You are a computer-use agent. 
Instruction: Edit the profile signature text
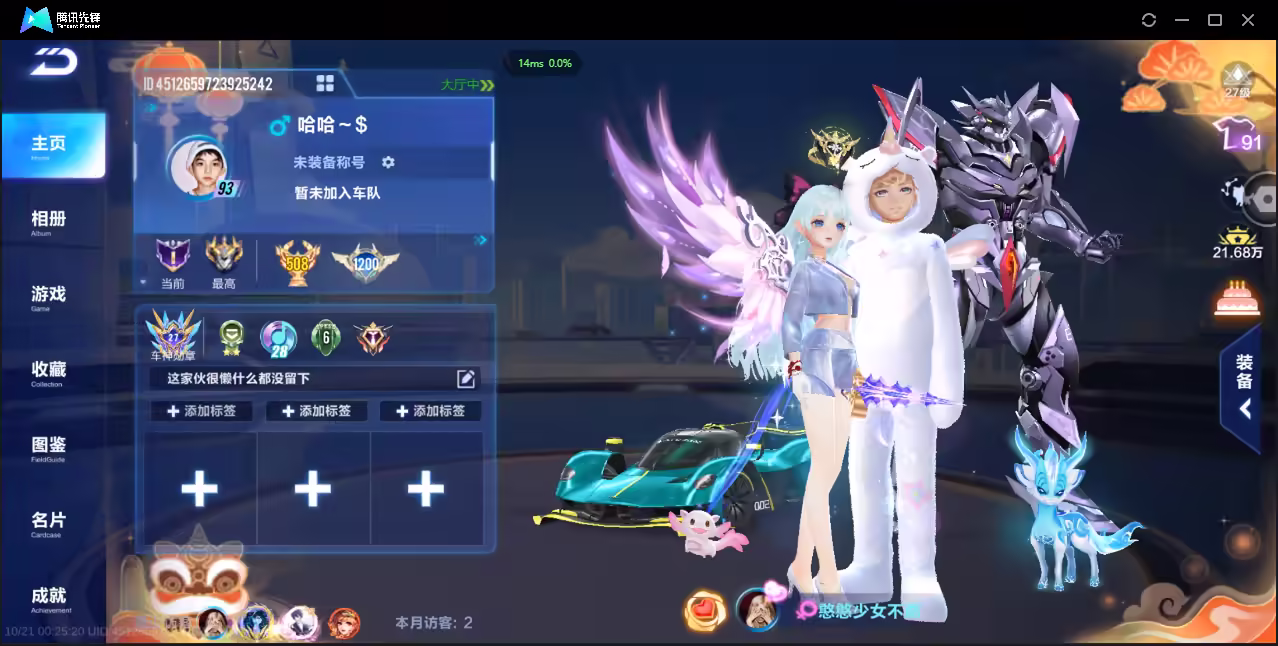point(466,378)
